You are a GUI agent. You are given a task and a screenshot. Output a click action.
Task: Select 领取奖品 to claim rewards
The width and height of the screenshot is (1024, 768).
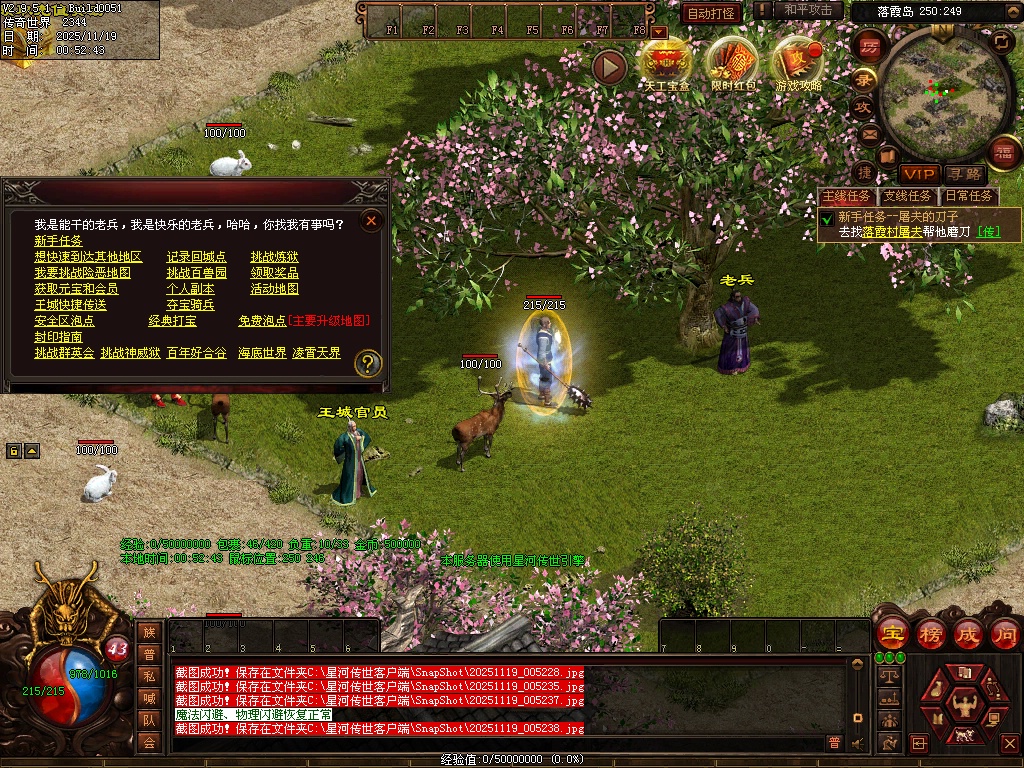coord(274,273)
